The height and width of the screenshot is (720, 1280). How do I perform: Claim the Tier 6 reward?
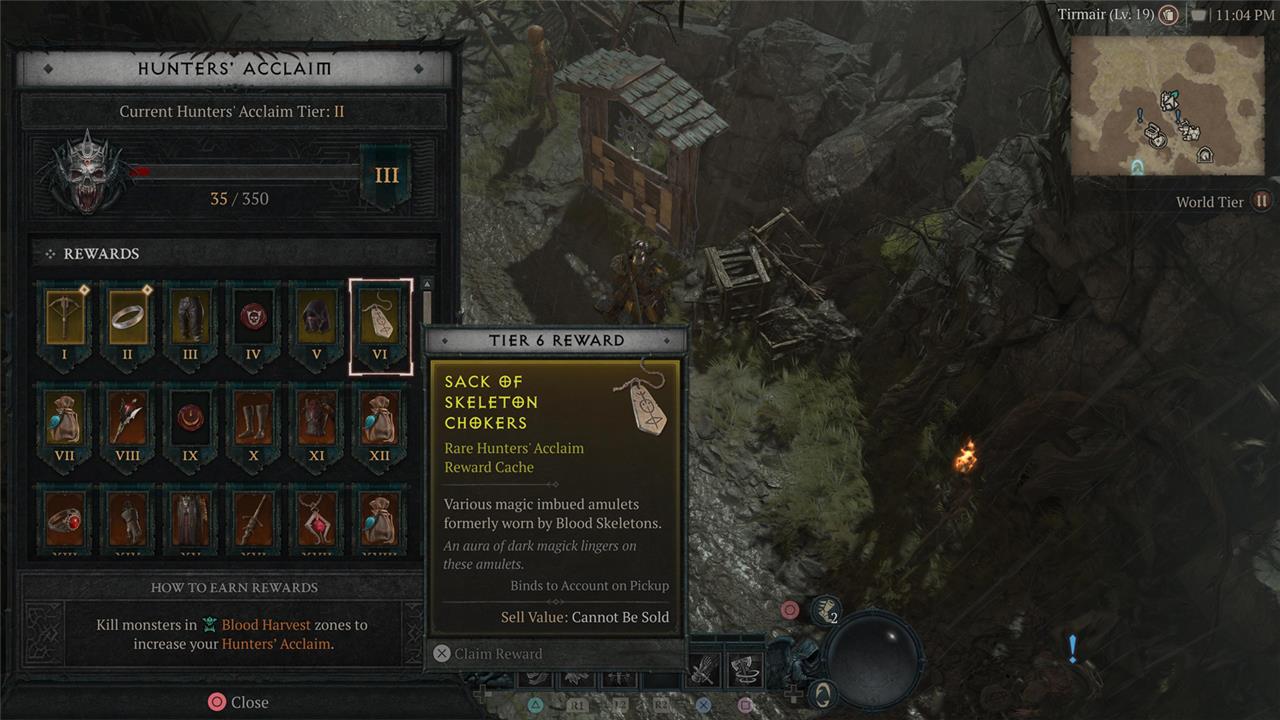click(x=488, y=654)
